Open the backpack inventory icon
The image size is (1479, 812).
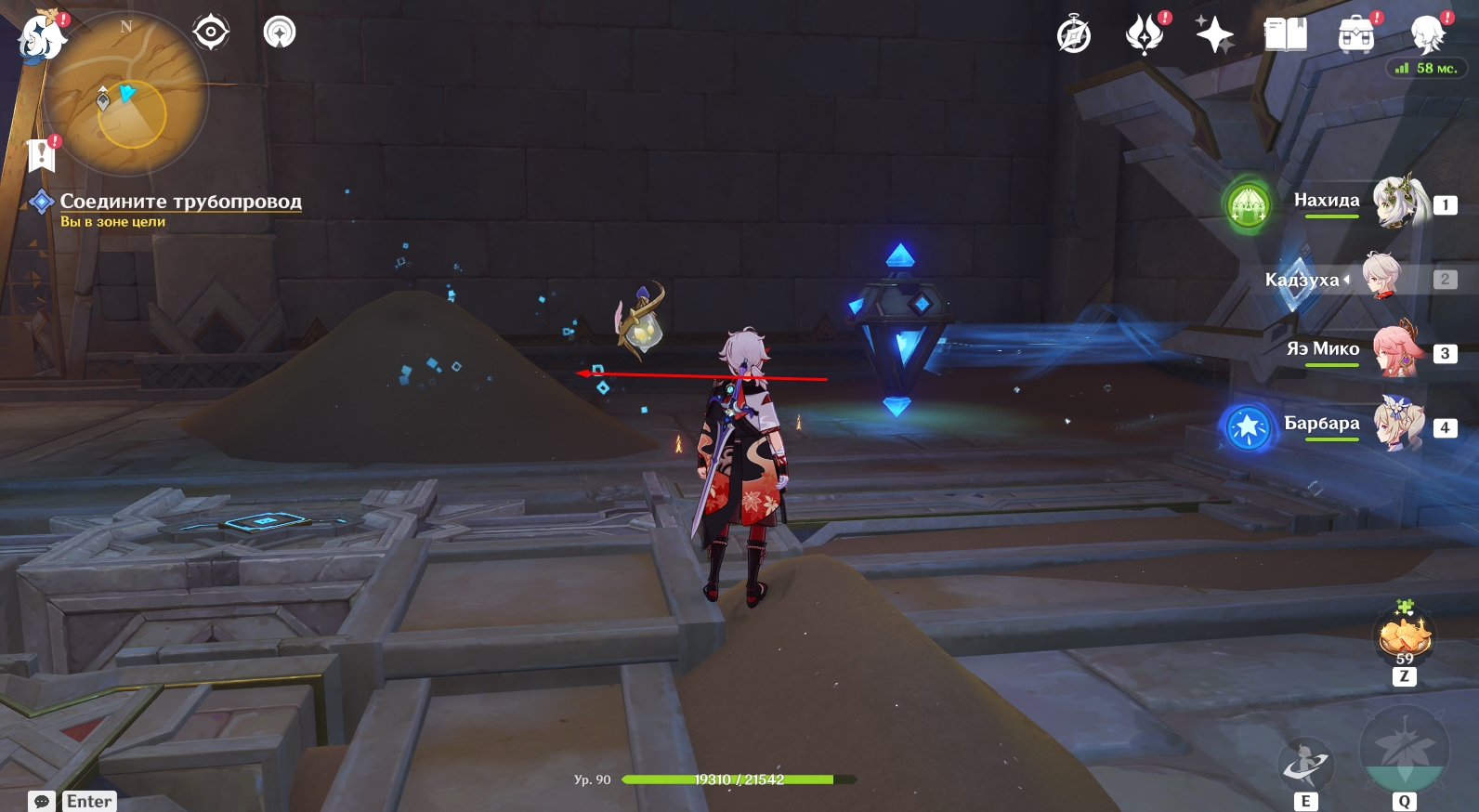pos(1355,35)
